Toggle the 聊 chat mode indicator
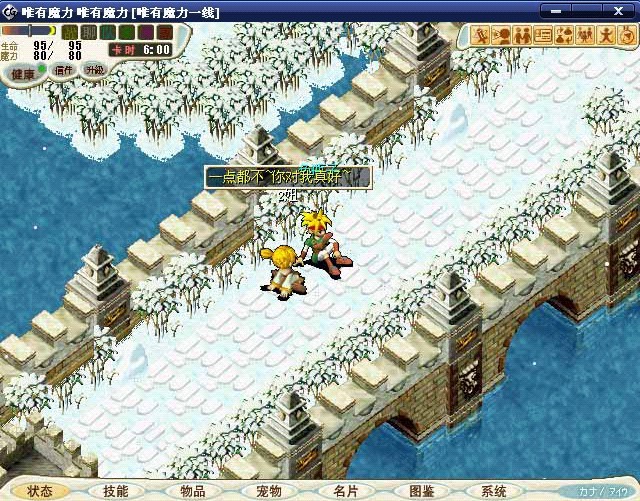The image size is (640, 501). [x=88, y=32]
